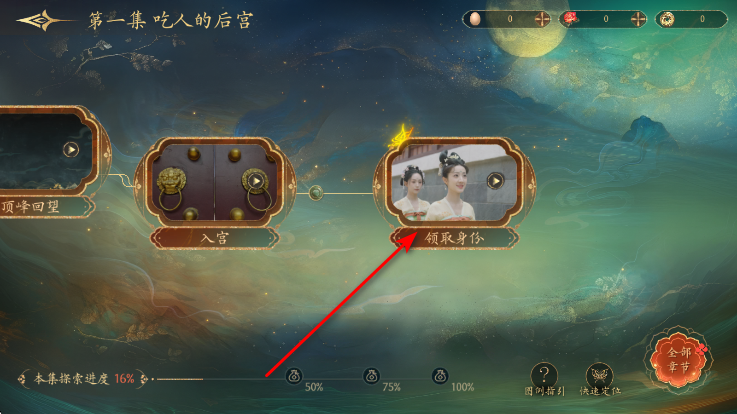Claim the 50% exploration reward bag
The height and width of the screenshot is (414, 737).
[x=295, y=376]
